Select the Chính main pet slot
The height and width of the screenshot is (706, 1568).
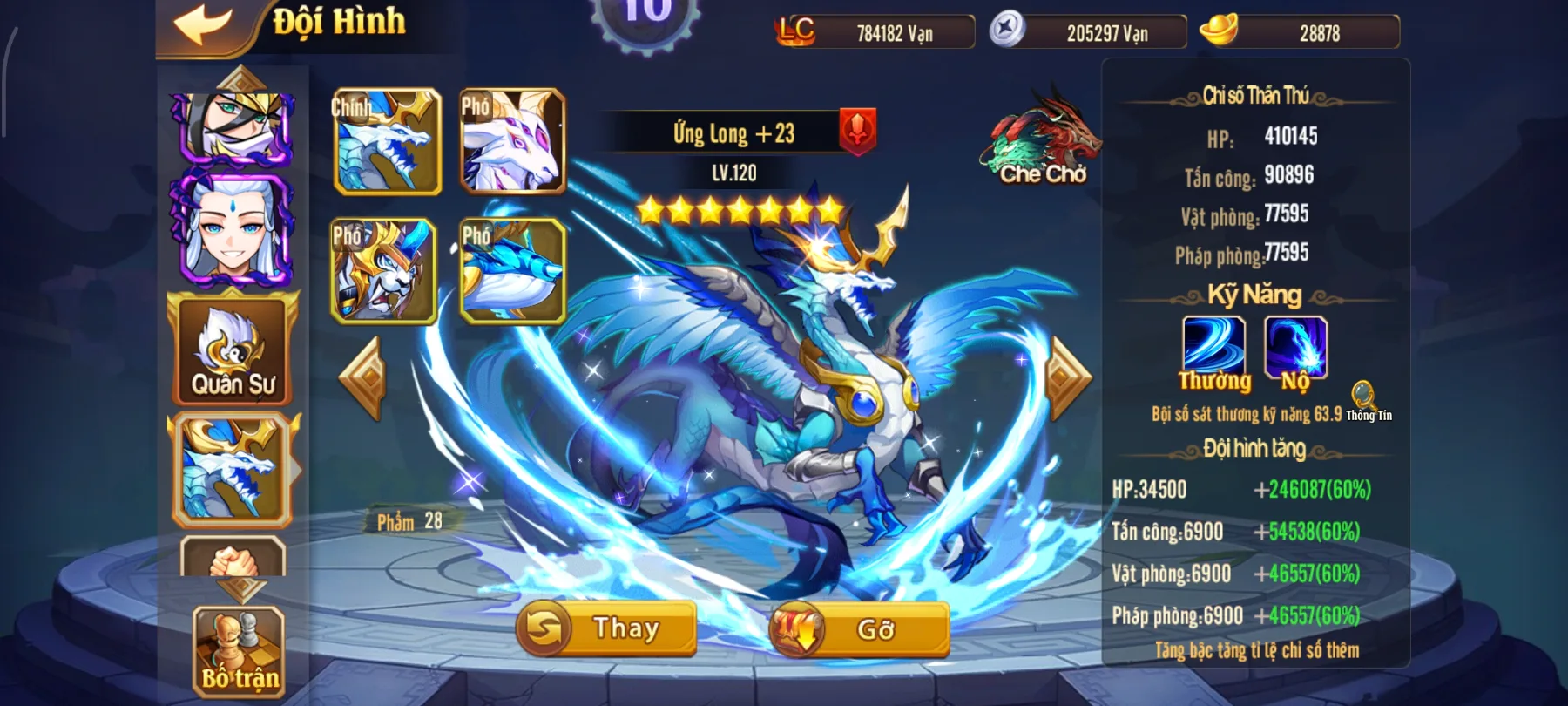386,142
